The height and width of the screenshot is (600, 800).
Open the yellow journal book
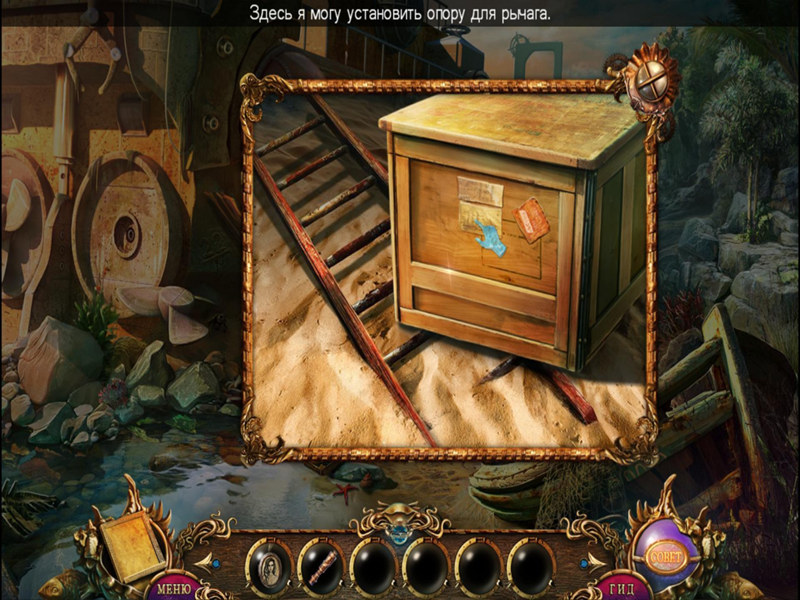click(x=128, y=547)
